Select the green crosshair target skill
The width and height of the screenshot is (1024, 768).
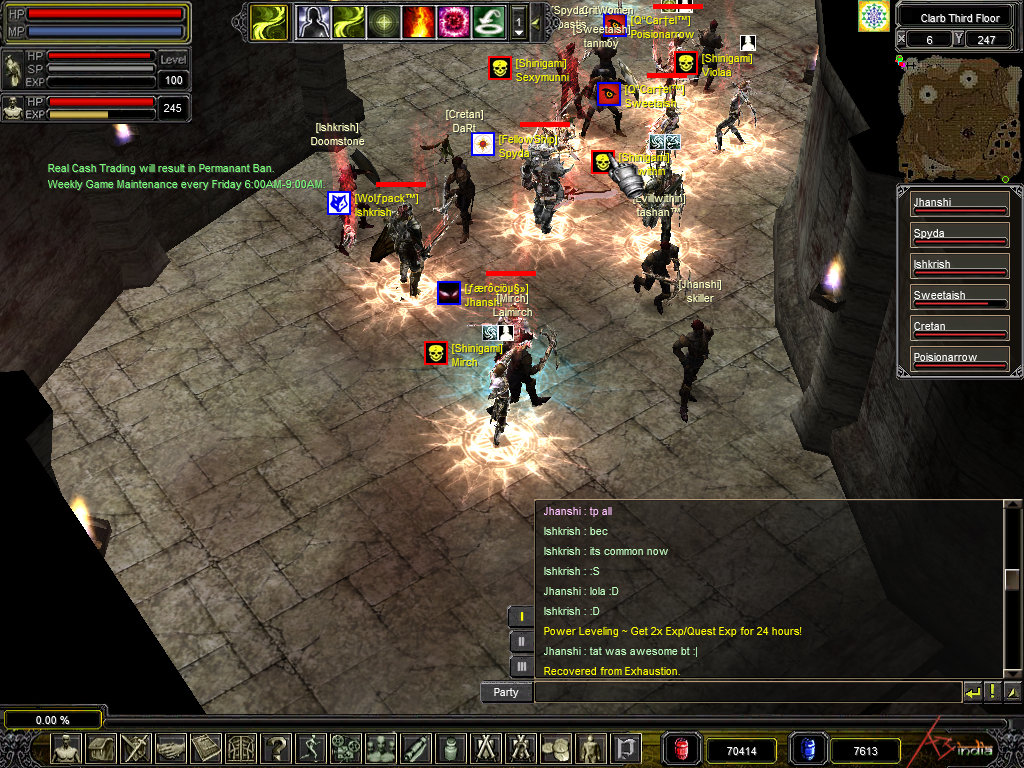click(x=383, y=21)
